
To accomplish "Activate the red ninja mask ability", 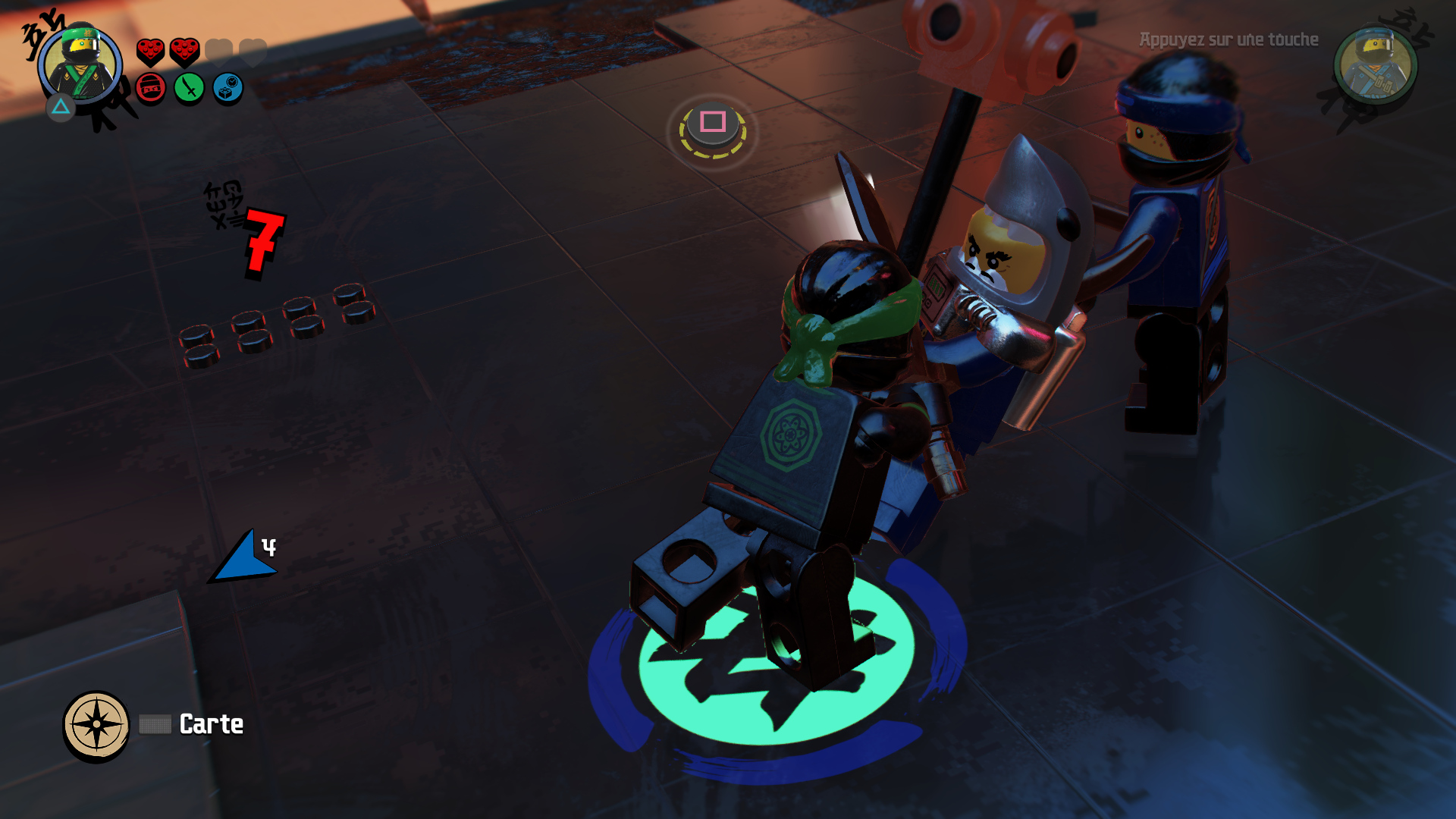I will click(x=151, y=89).
